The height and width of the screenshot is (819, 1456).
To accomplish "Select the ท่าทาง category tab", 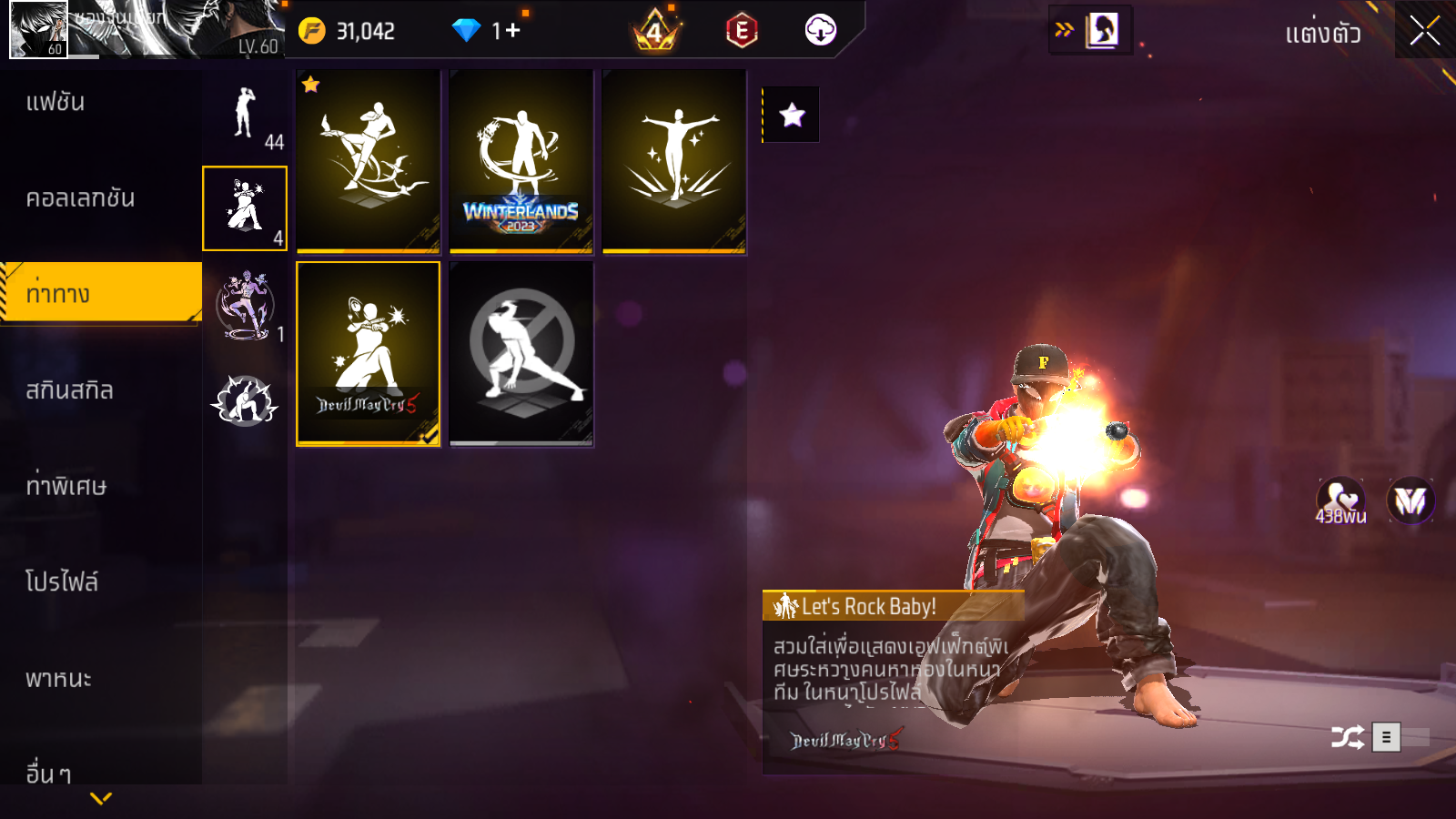I will coord(100,293).
